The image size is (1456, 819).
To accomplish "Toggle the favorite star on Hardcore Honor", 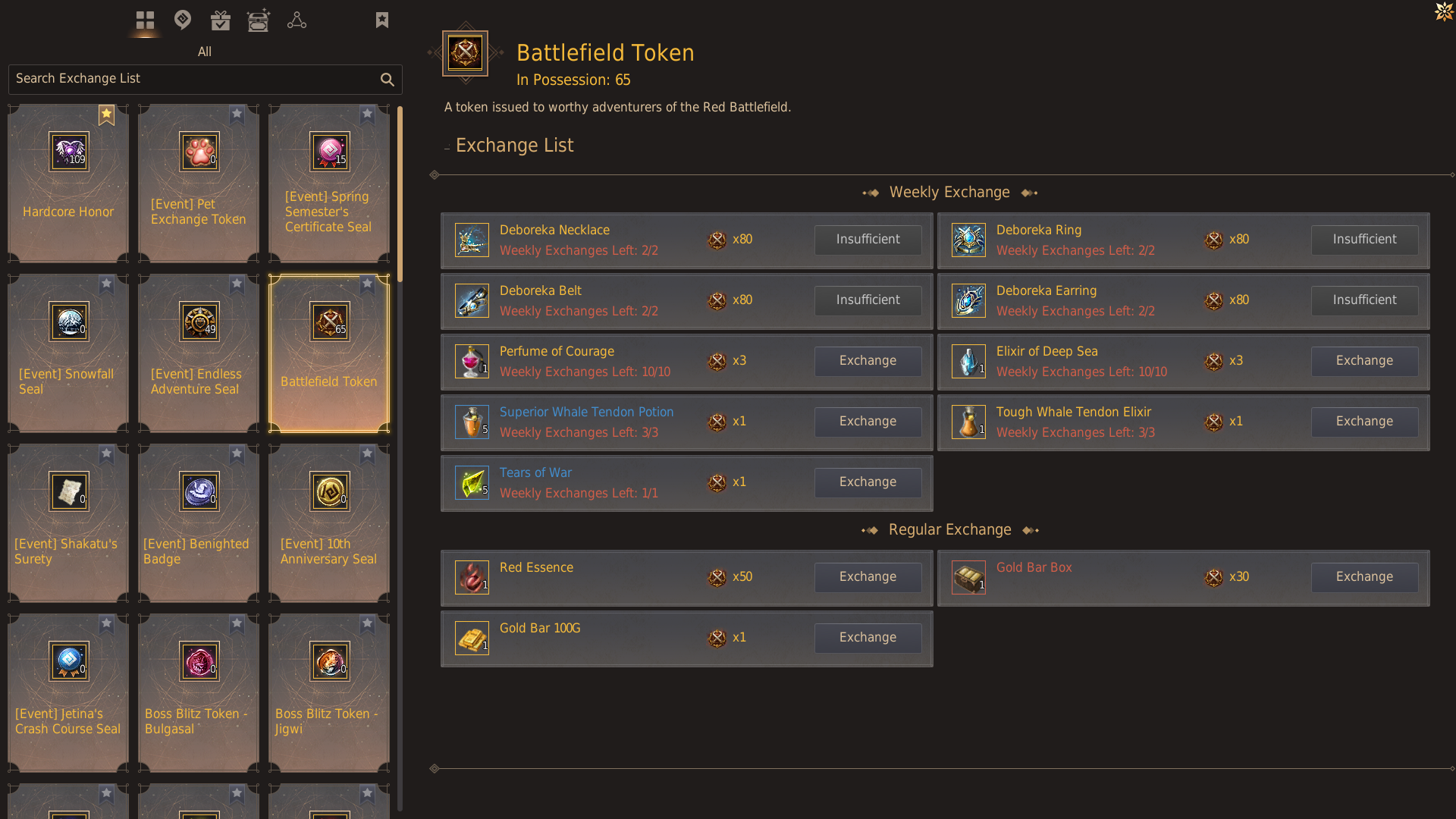I will [106, 115].
